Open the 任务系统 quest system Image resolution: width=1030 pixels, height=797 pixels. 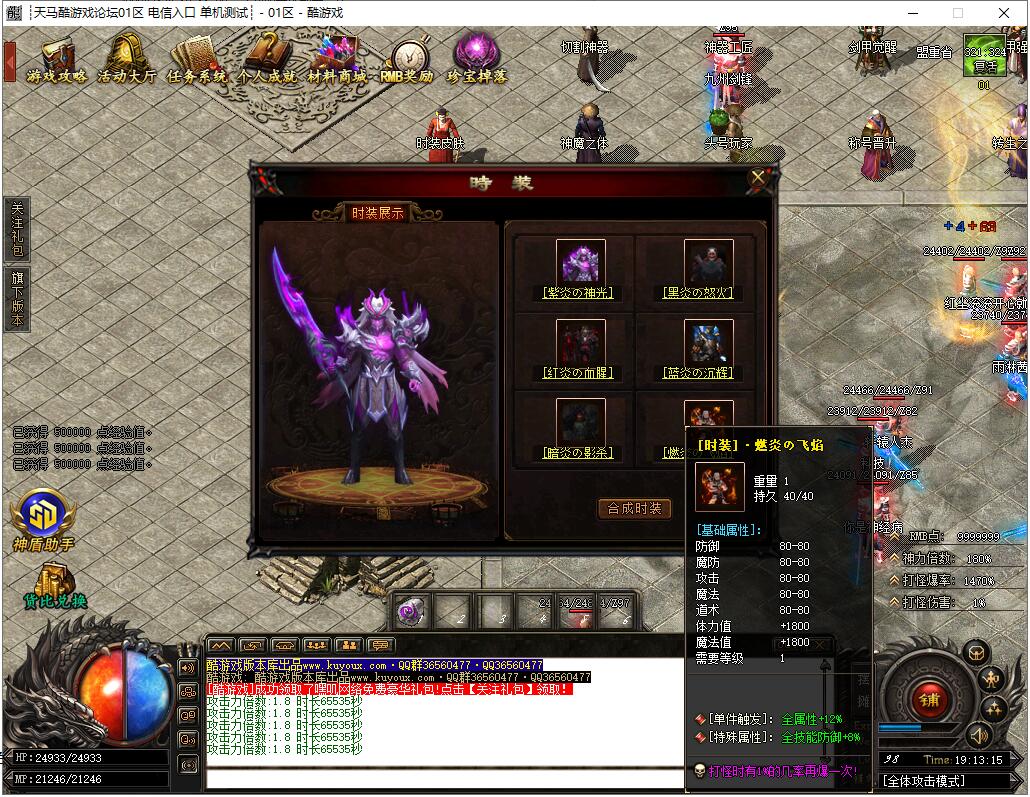point(196,58)
